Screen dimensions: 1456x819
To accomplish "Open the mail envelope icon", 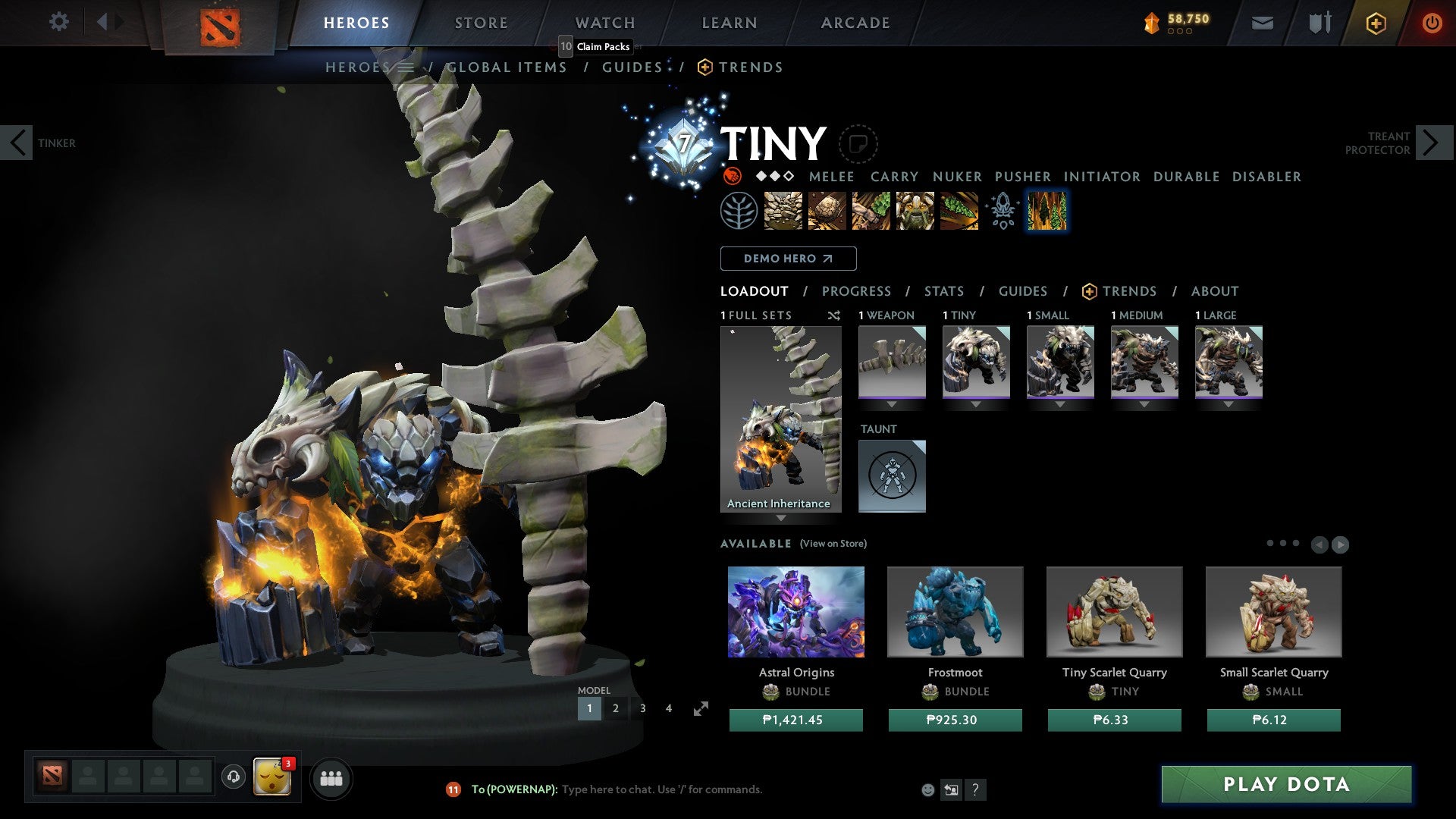I will tap(1263, 23).
